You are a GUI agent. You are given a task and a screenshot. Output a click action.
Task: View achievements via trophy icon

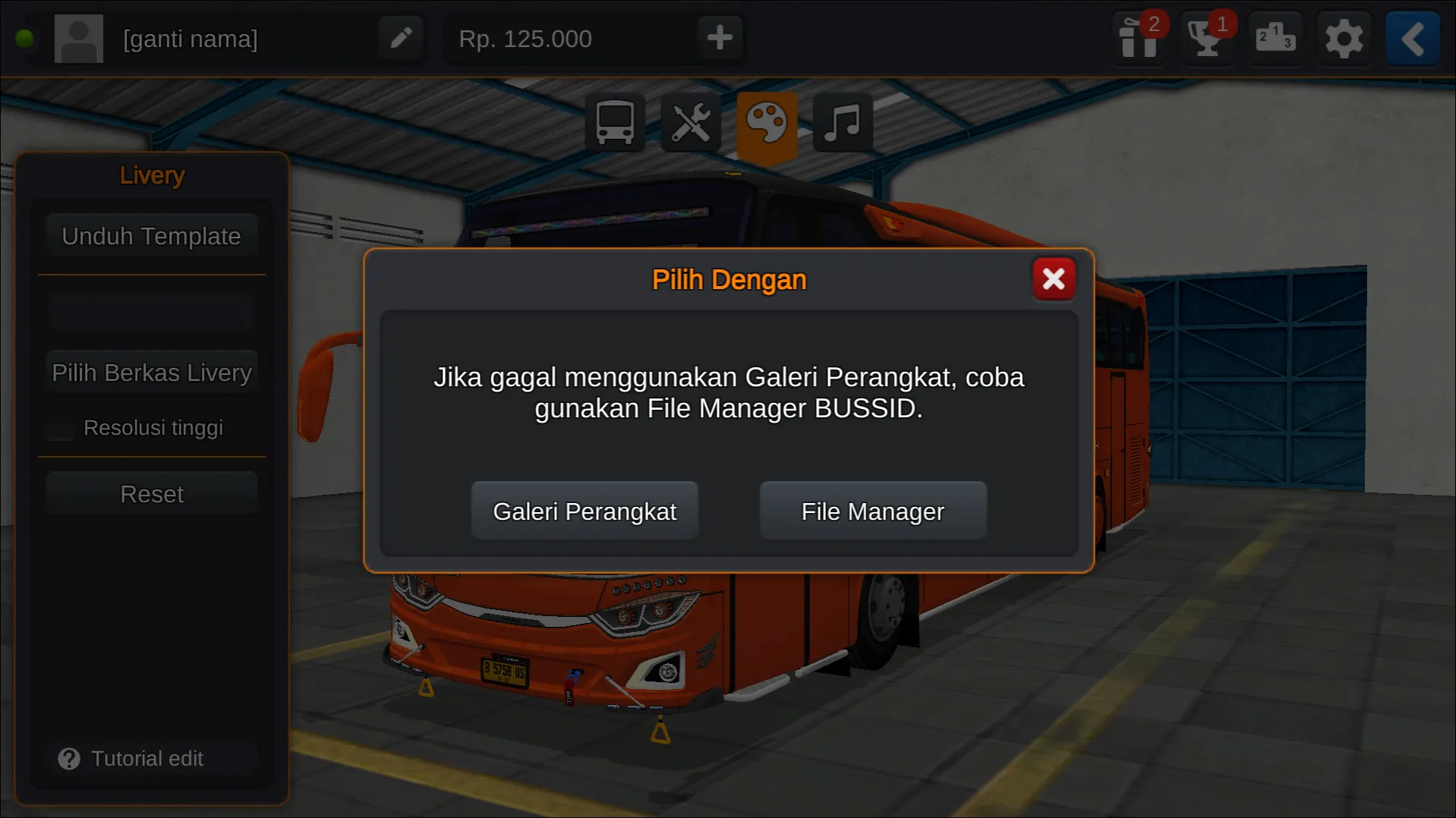tap(1205, 38)
